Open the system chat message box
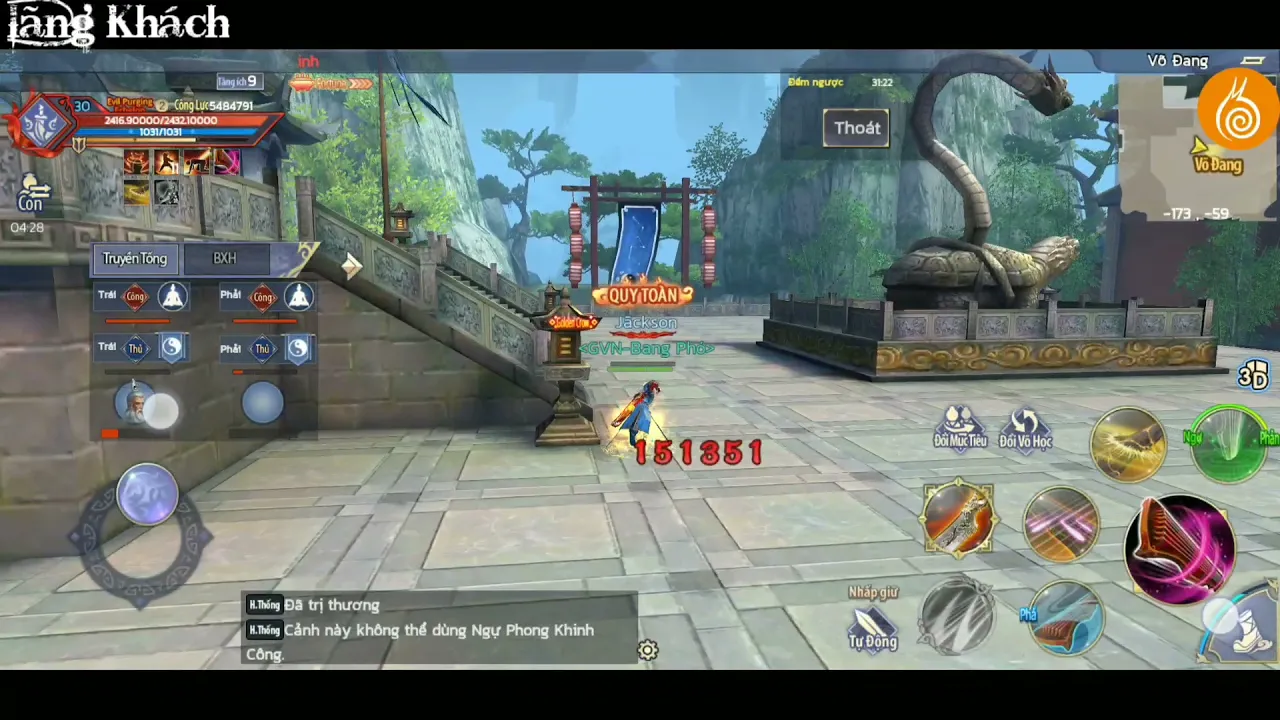This screenshot has height=720, width=1280. point(440,629)
